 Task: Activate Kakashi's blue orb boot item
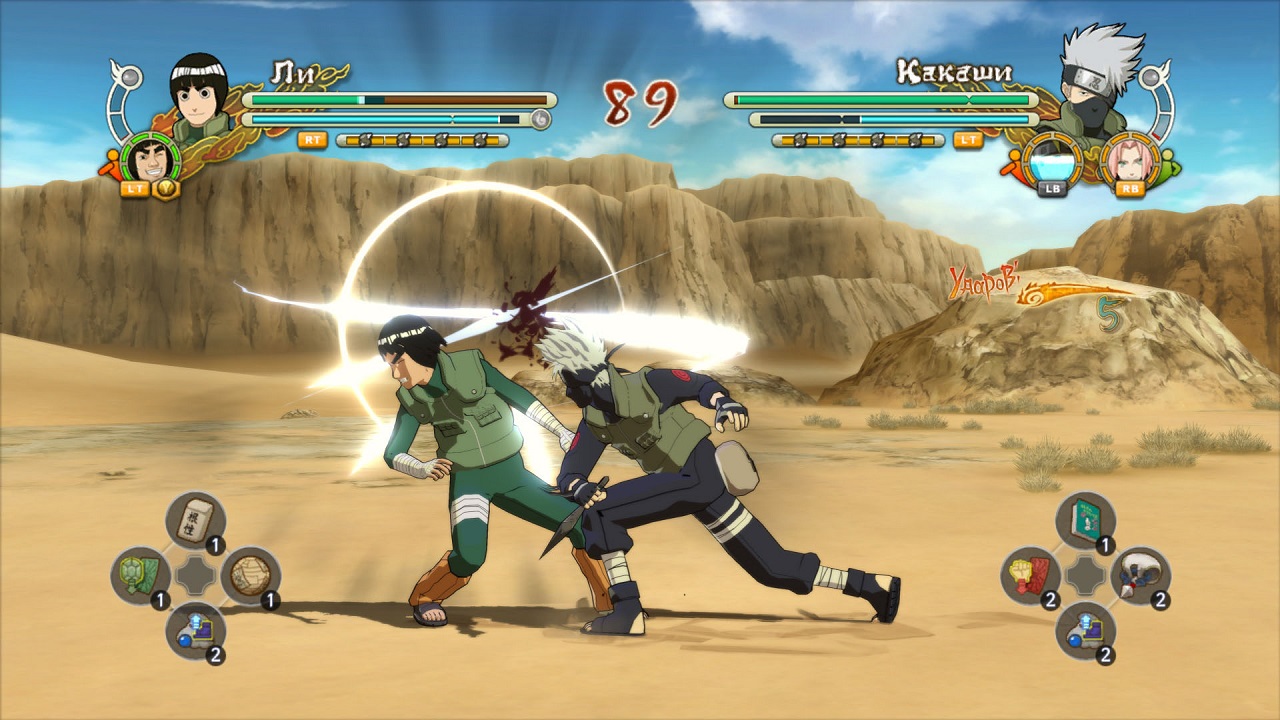[1085, 630]
